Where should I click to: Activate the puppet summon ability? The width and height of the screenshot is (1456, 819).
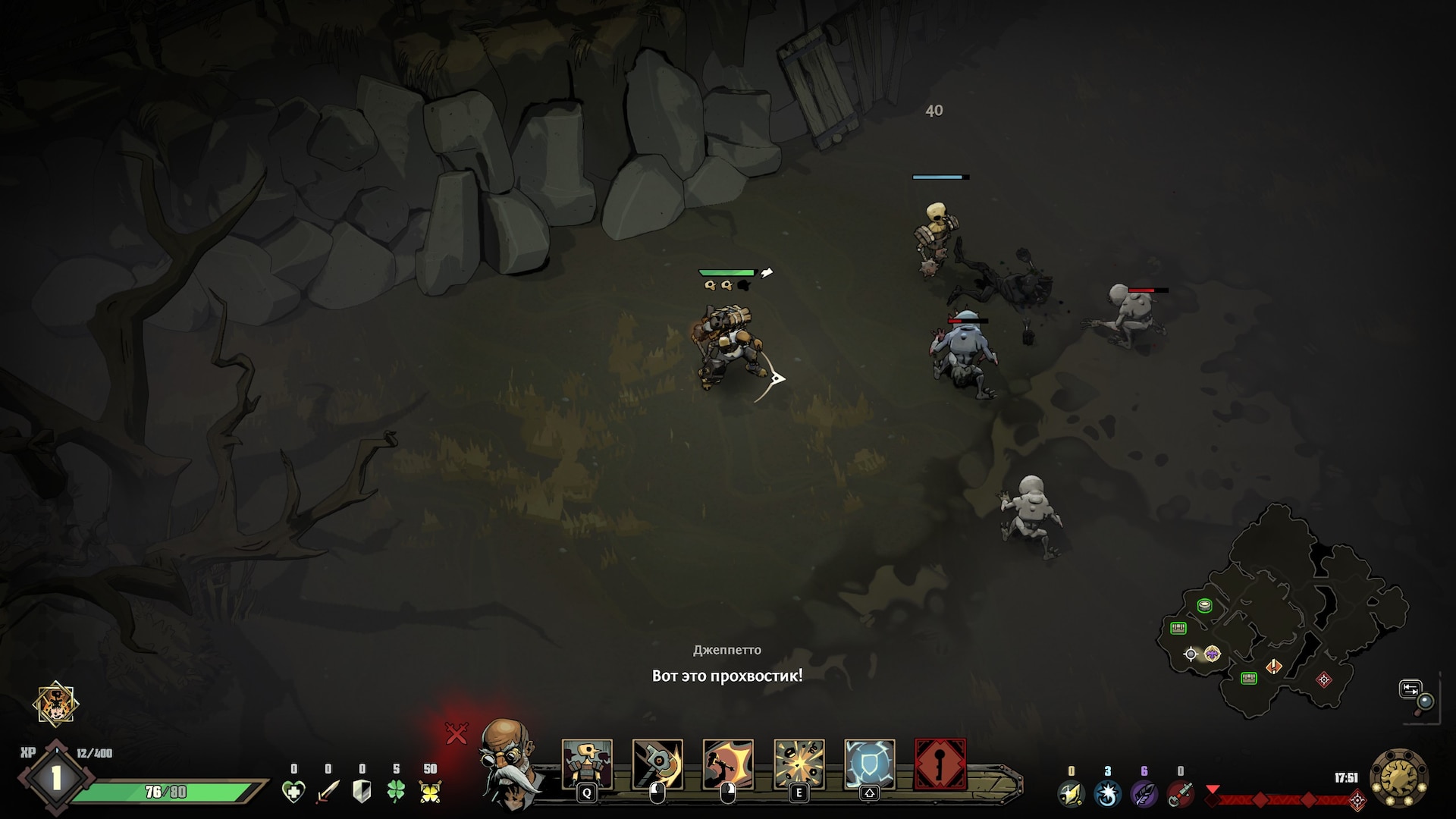(587, 764)
